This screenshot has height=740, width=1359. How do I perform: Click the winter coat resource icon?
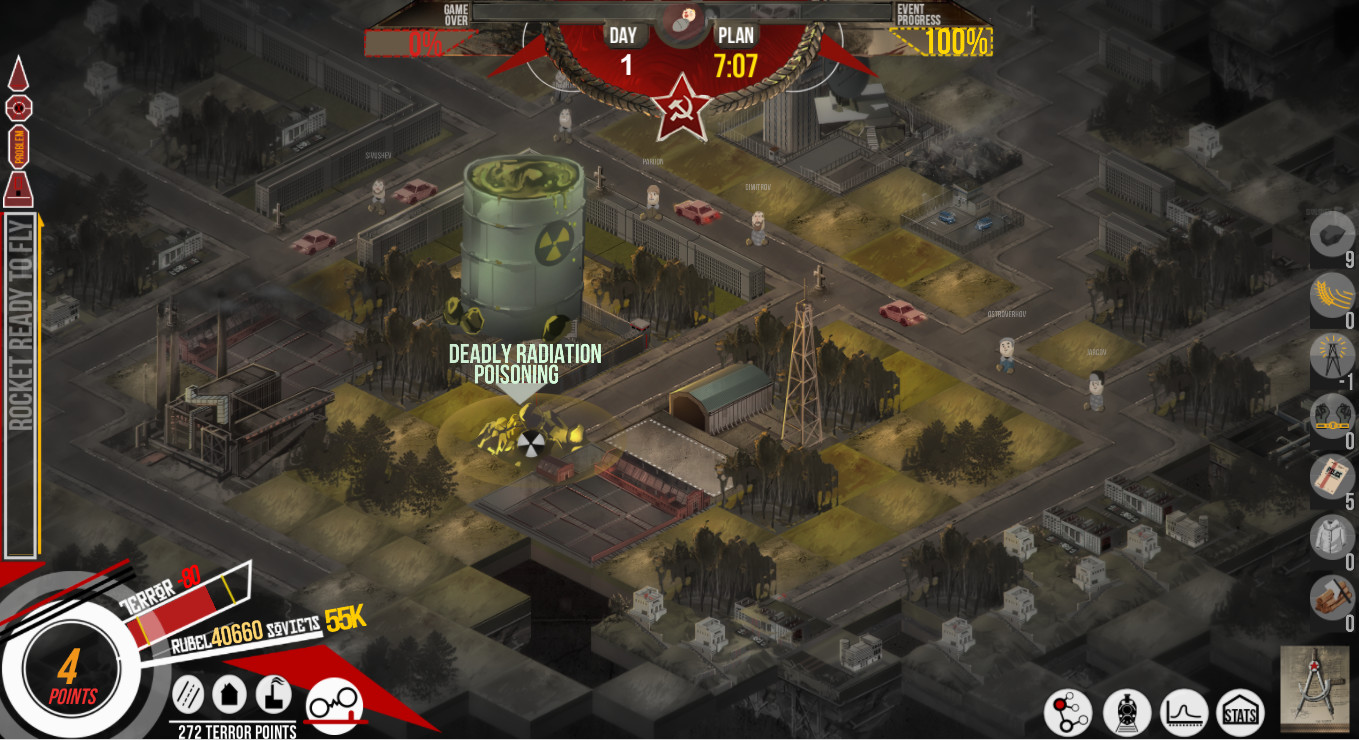coord(1332,536)
